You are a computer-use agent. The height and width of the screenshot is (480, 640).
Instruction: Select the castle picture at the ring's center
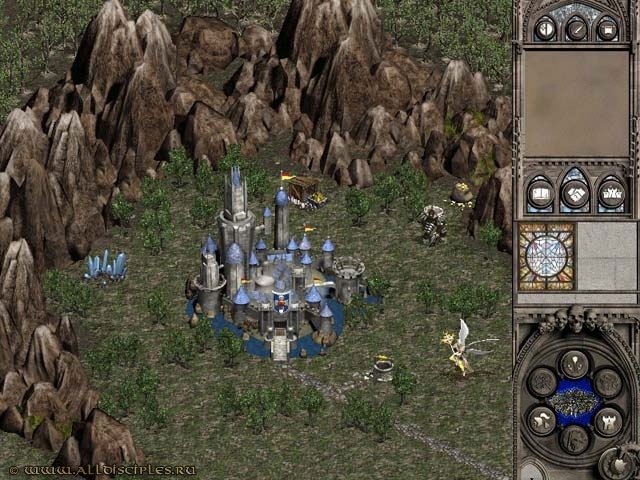(575, 402)
